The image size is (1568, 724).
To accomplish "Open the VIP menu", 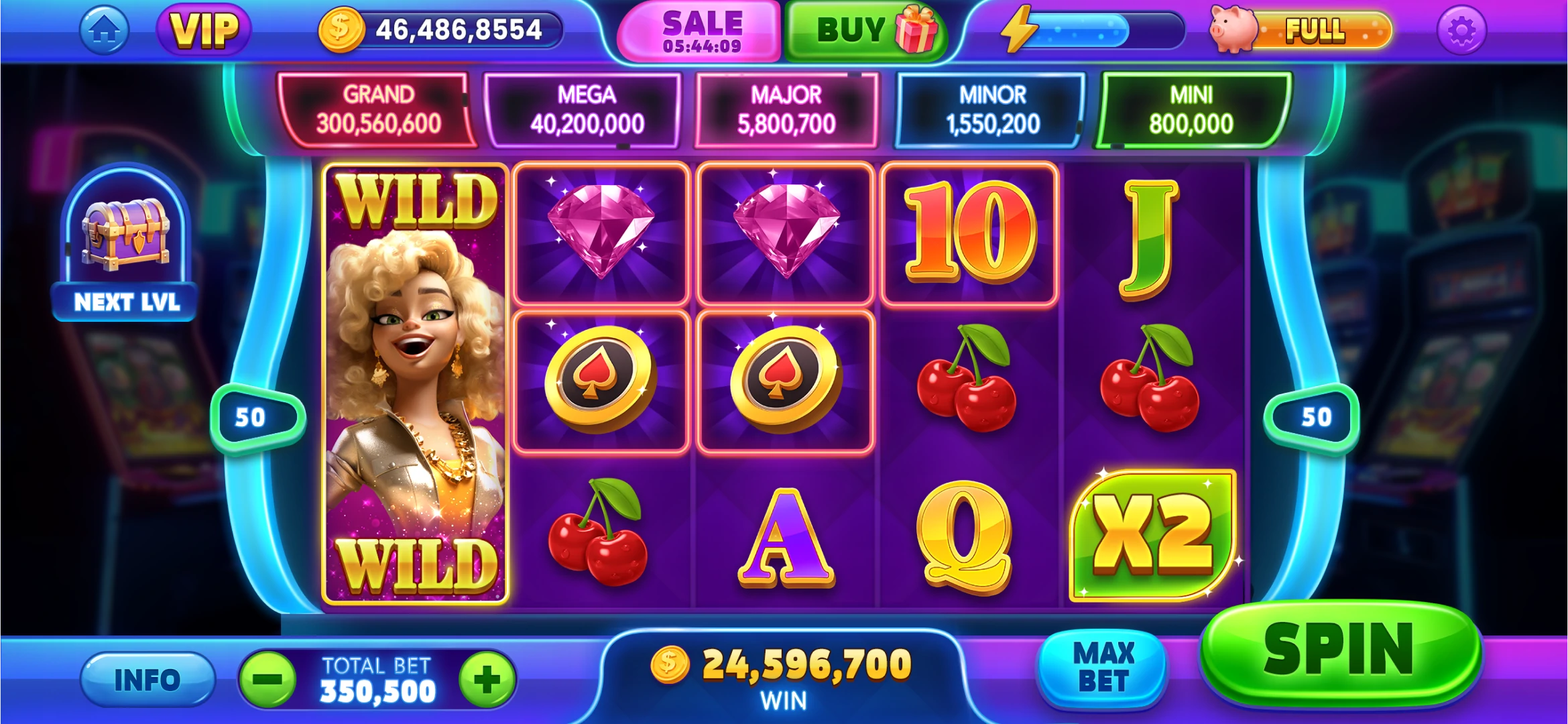I will click(x=204, y=30).
